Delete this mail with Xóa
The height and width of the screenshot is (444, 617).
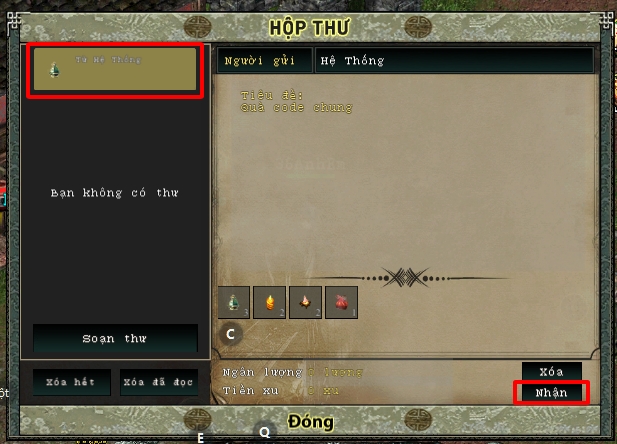pos(551,372)
